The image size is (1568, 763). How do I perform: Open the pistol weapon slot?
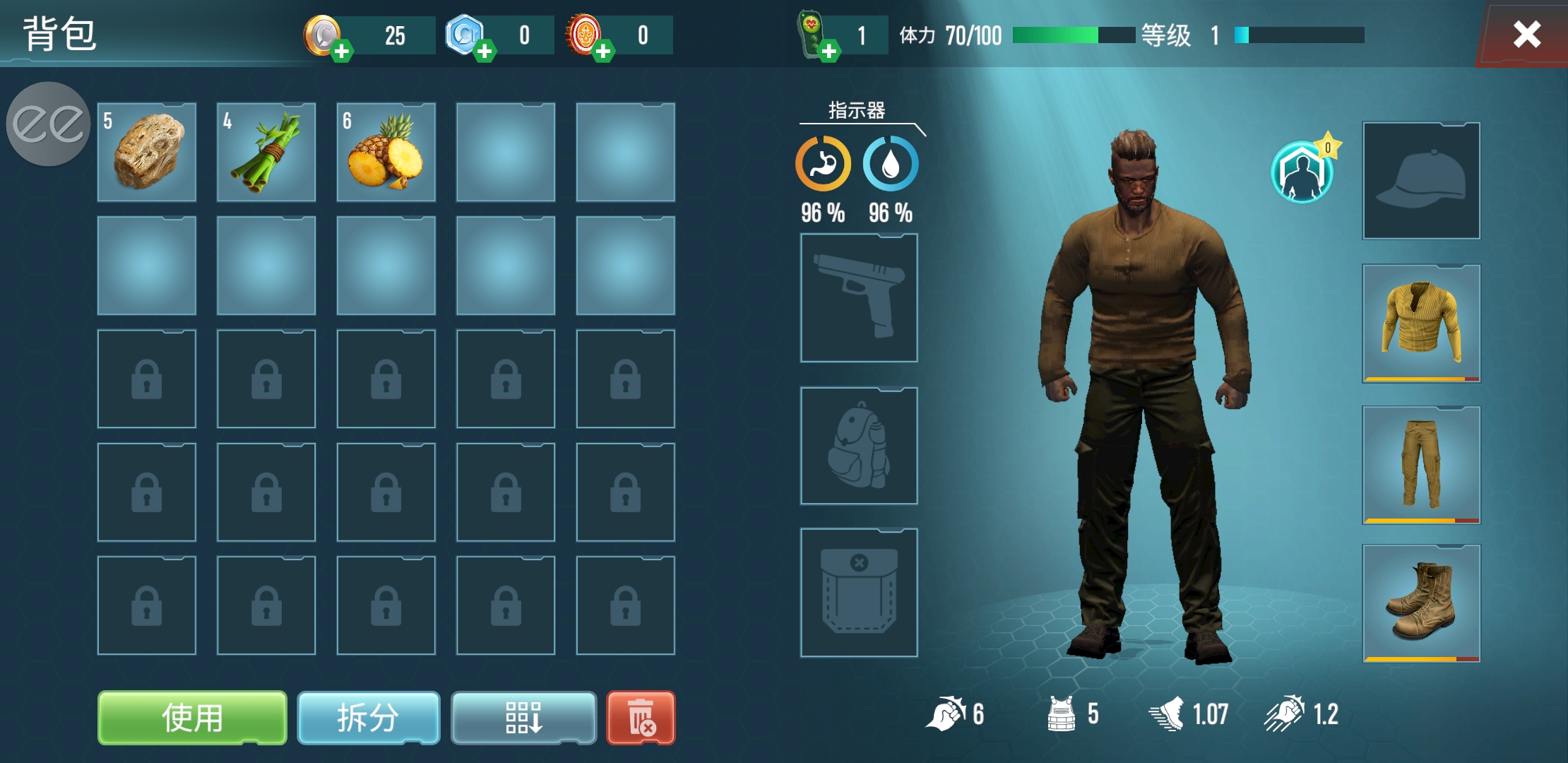click(x=859, y=298)
